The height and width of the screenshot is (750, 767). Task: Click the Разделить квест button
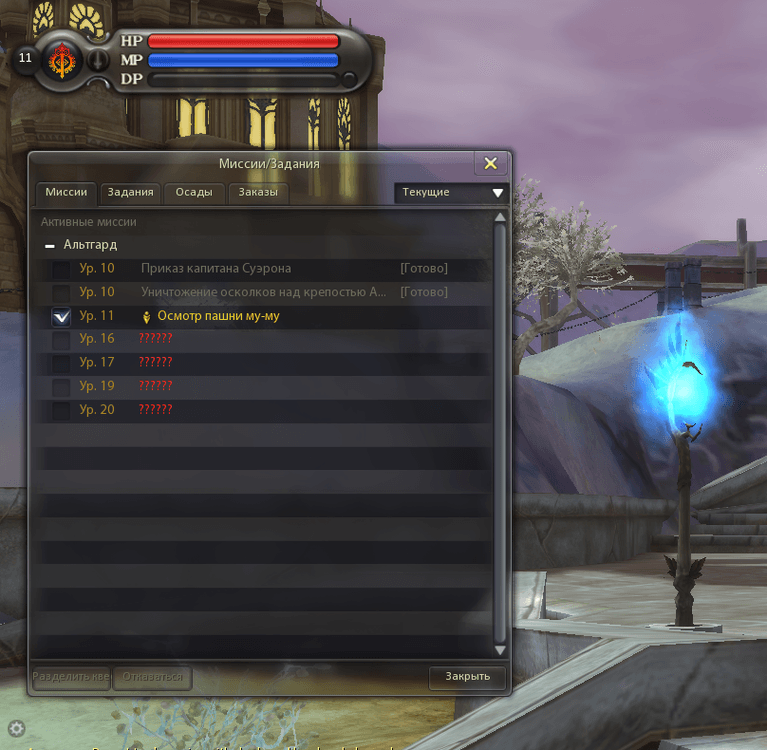[x=72, y=677]
